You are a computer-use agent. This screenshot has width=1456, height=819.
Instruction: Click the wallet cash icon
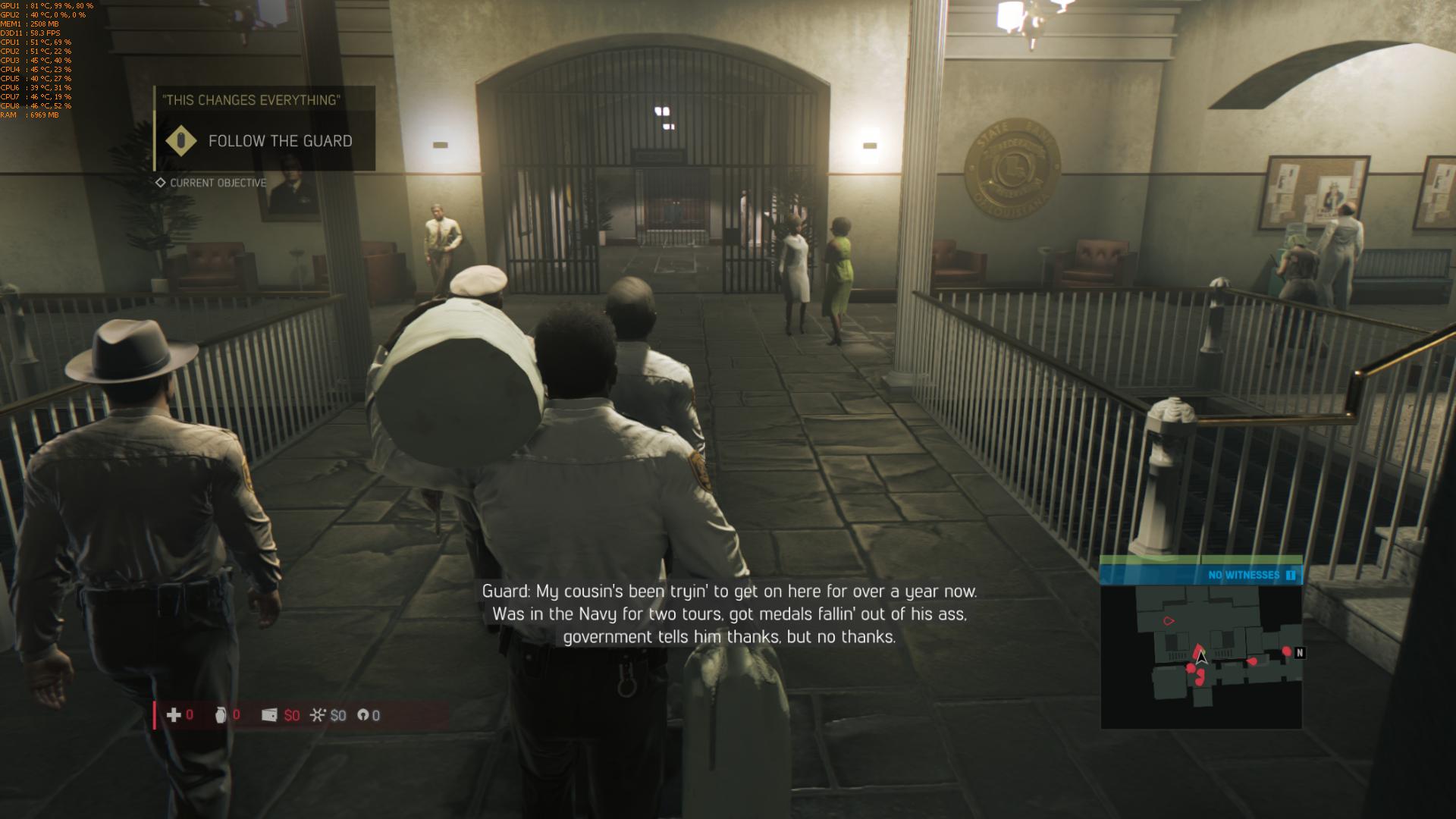point(269,715)
